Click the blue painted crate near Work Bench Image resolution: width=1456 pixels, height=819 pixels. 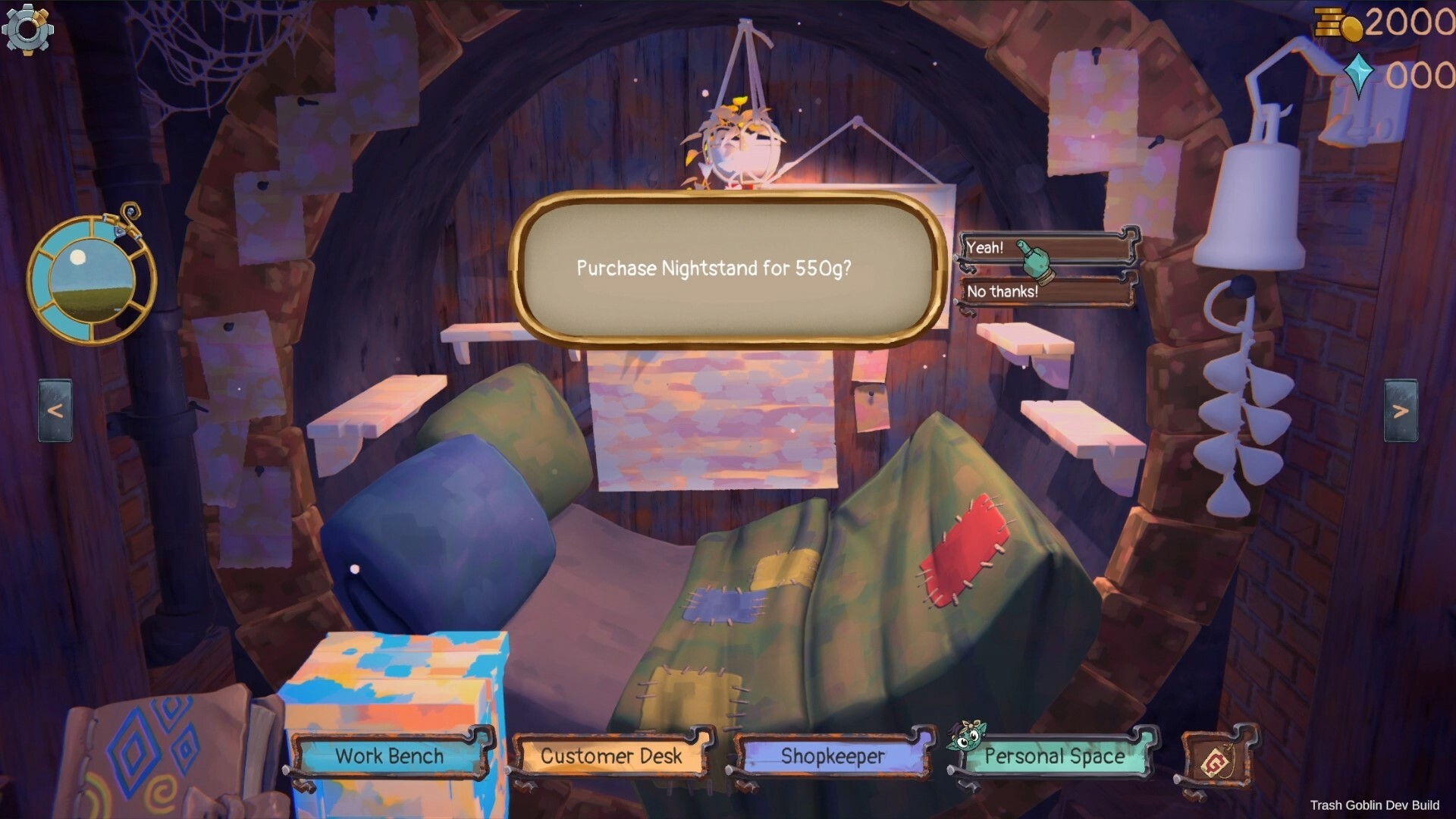point(394,675)
